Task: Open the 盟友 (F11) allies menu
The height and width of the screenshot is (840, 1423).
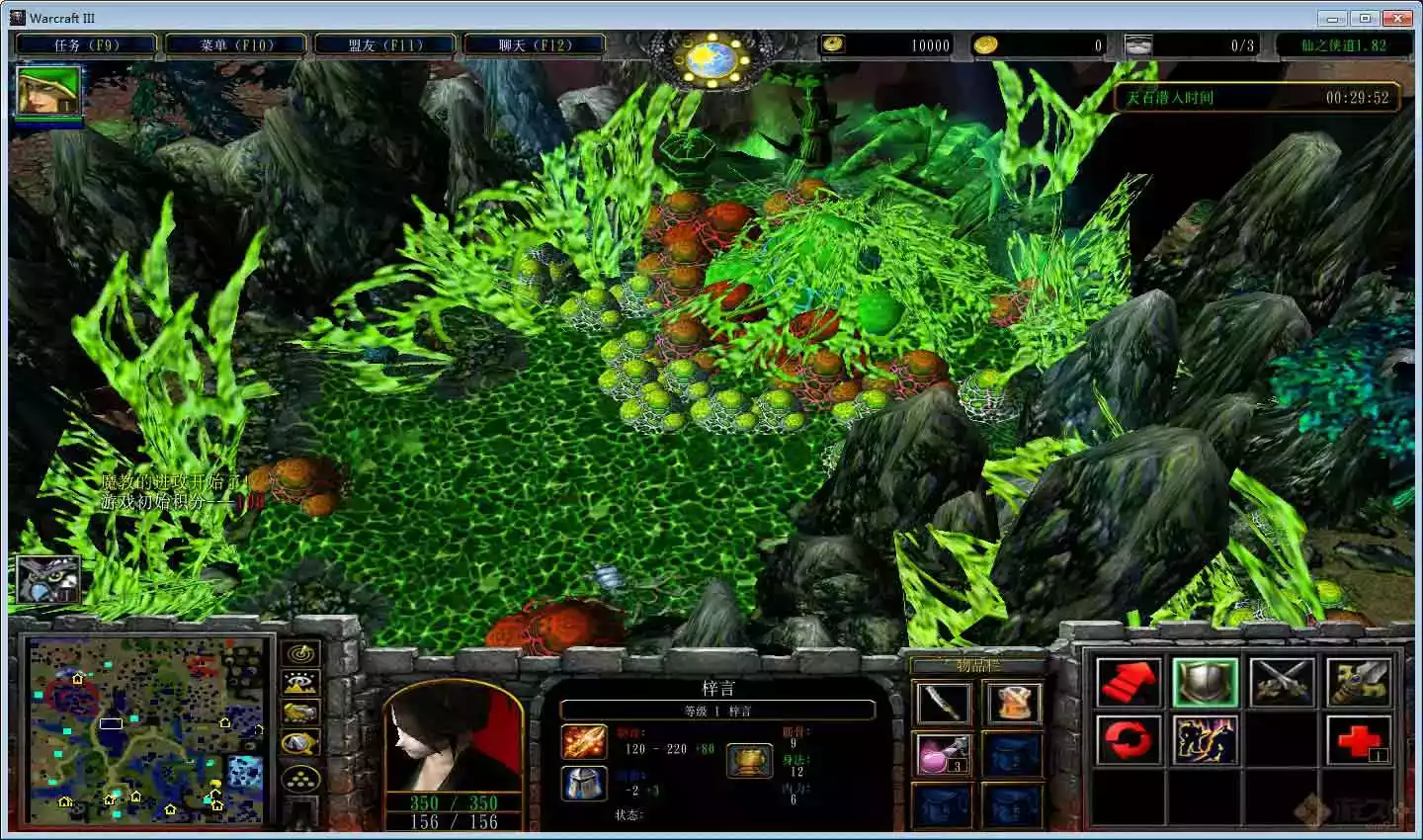Action: 384,44
